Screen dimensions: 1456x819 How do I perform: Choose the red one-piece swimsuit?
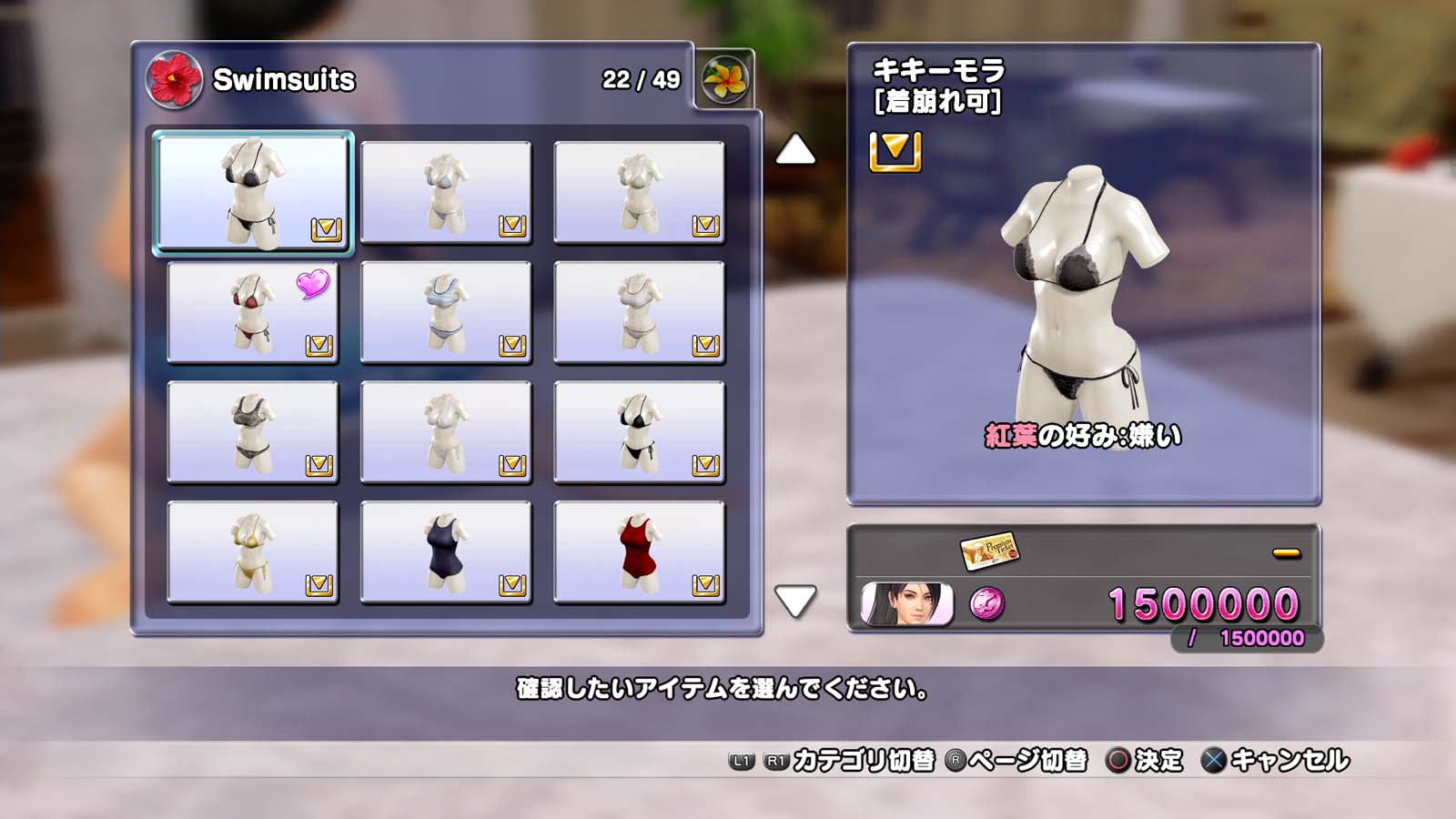click(639, 551)
